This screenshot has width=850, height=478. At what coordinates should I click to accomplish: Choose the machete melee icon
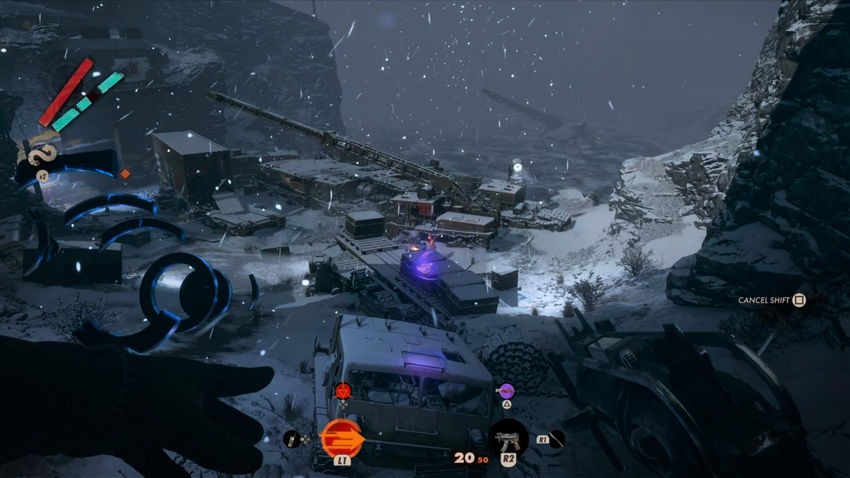(x=555, y=438)
